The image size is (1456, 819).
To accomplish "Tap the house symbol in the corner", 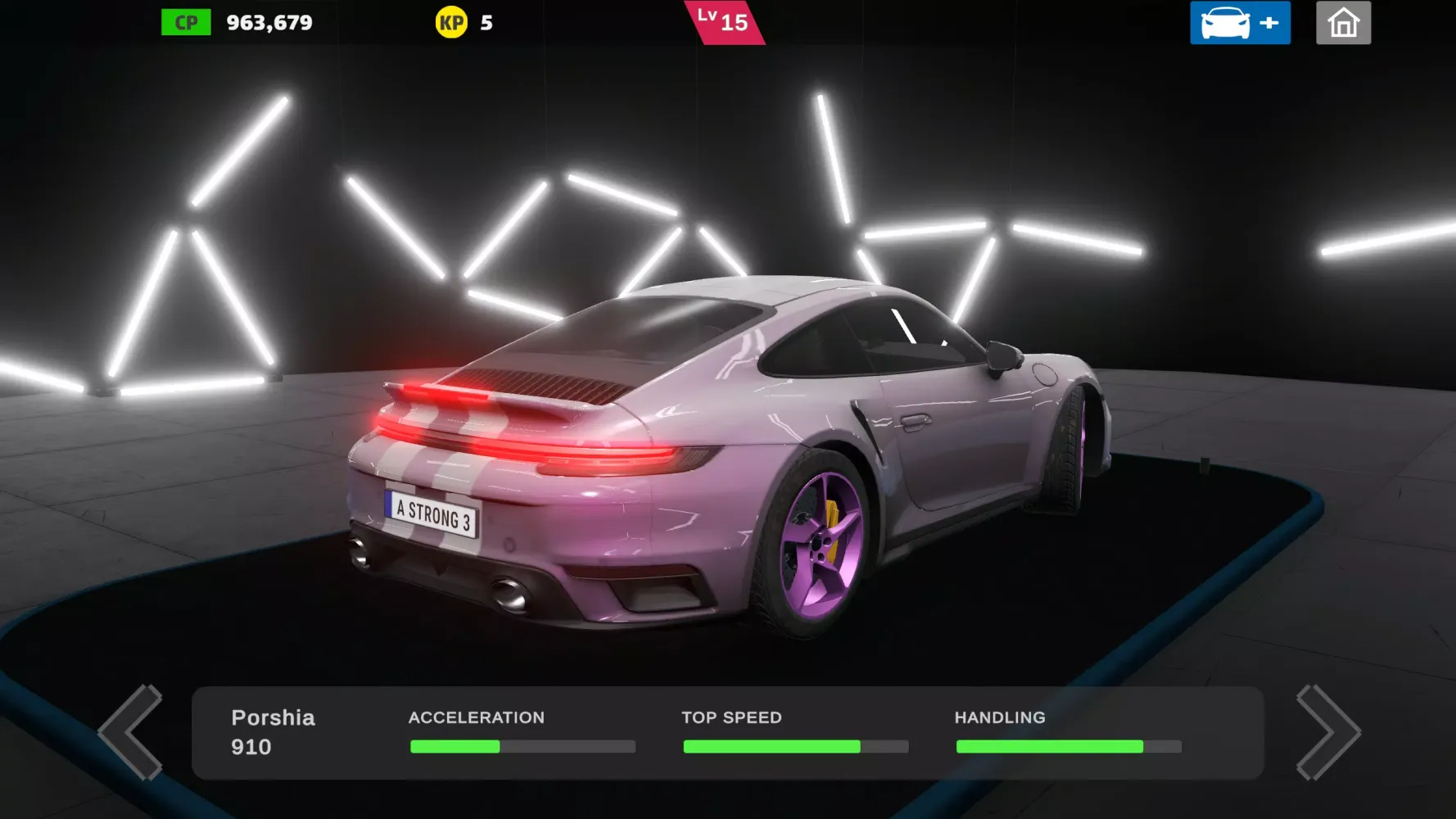I will [x=1343, y=22].
